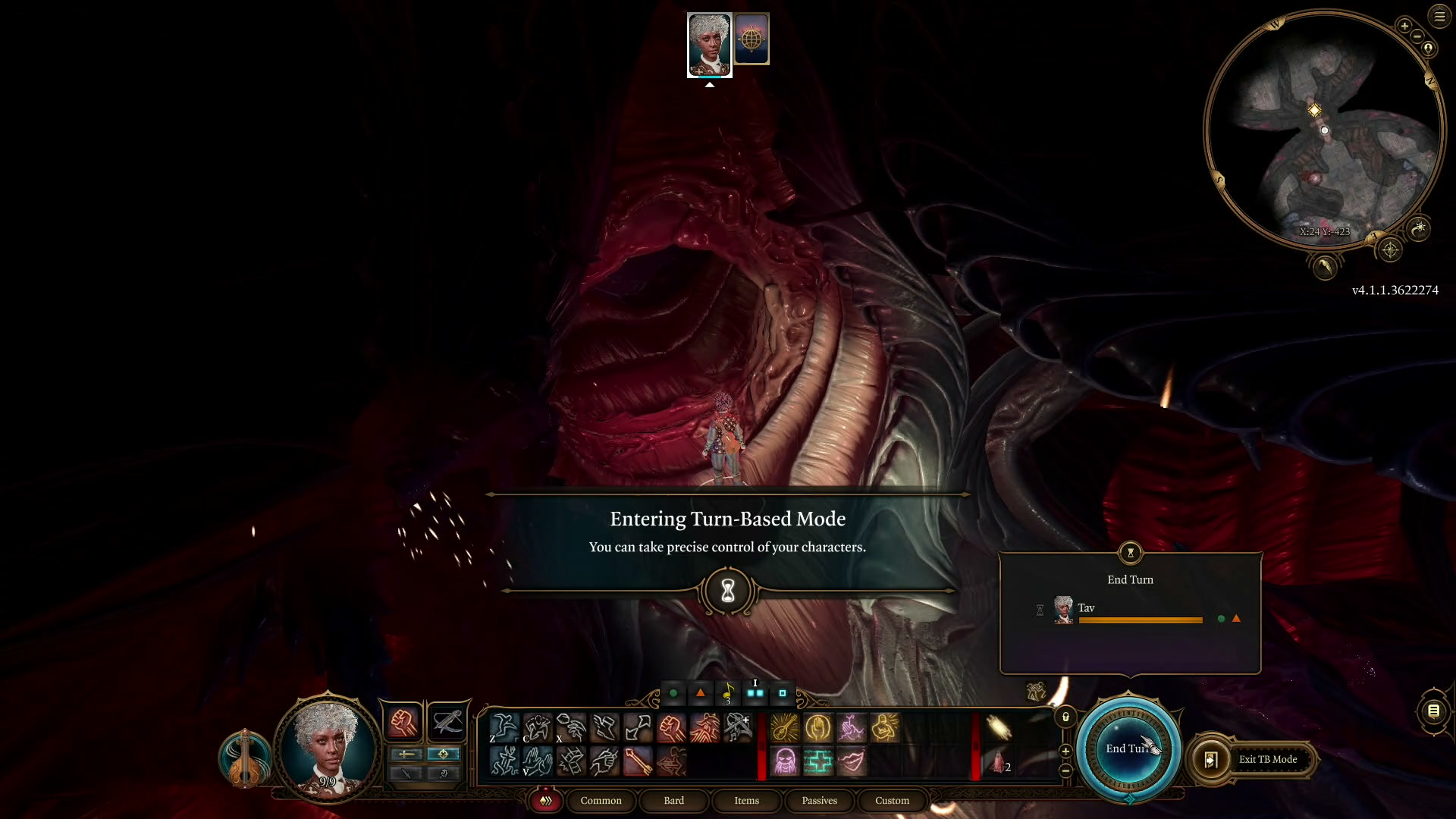Add a hotbar row with the plus button
Viewport: 1456px width, 819px height.
(1065, 751)
